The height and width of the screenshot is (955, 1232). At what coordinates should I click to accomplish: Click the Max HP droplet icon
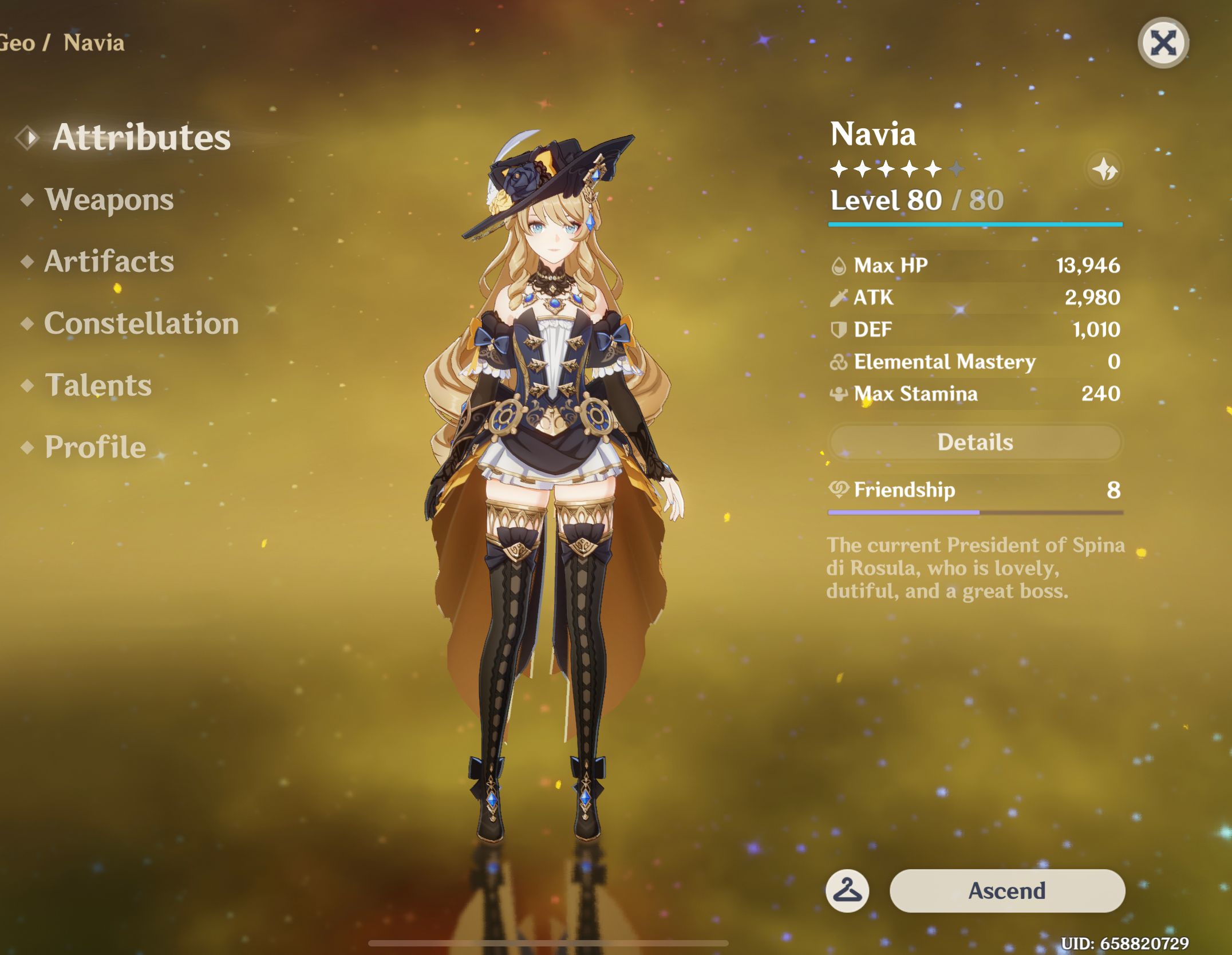tap(838, 265)
